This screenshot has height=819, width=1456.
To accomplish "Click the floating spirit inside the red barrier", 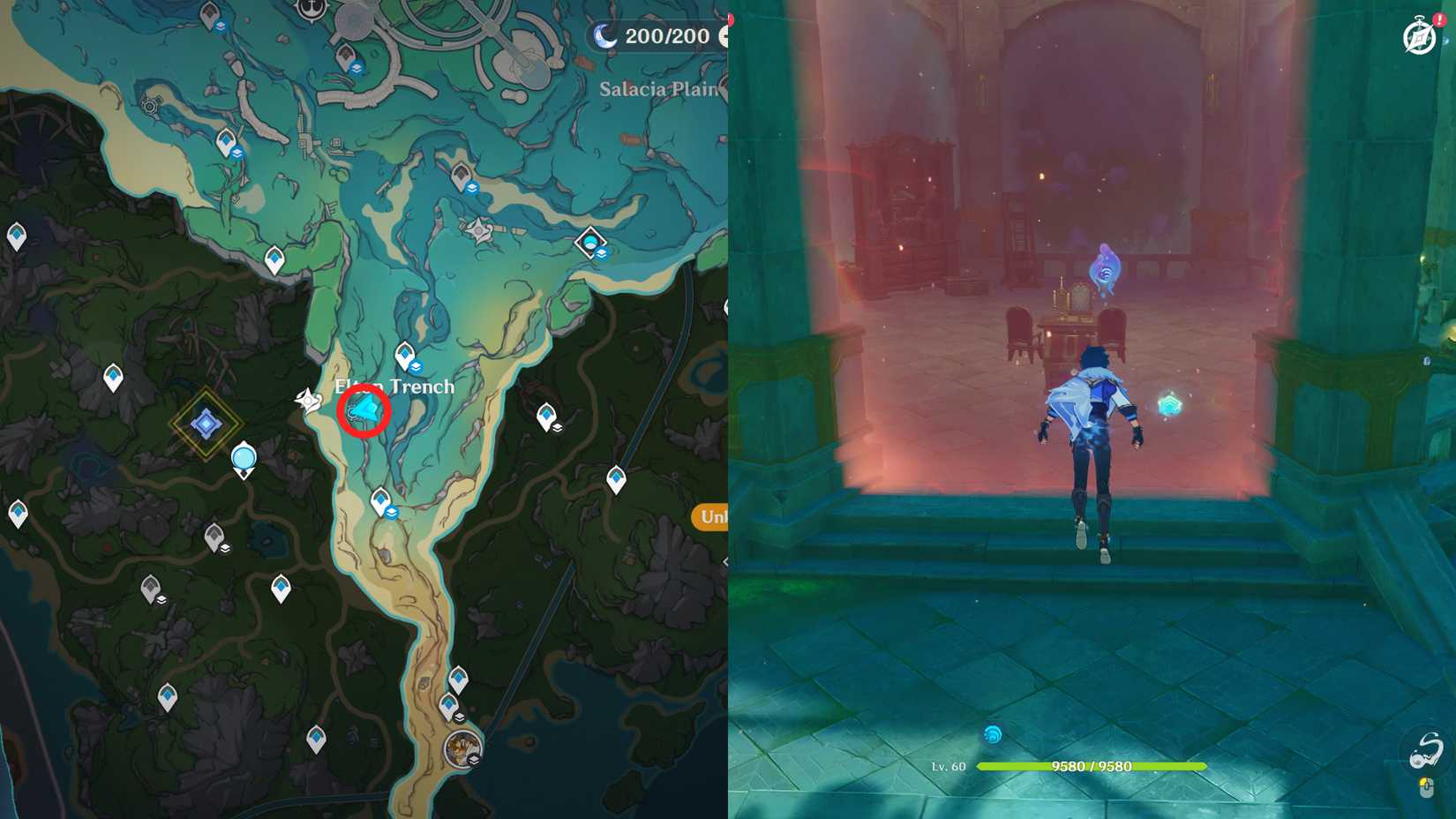I will pyautogui.click(x=1103, y=272).
